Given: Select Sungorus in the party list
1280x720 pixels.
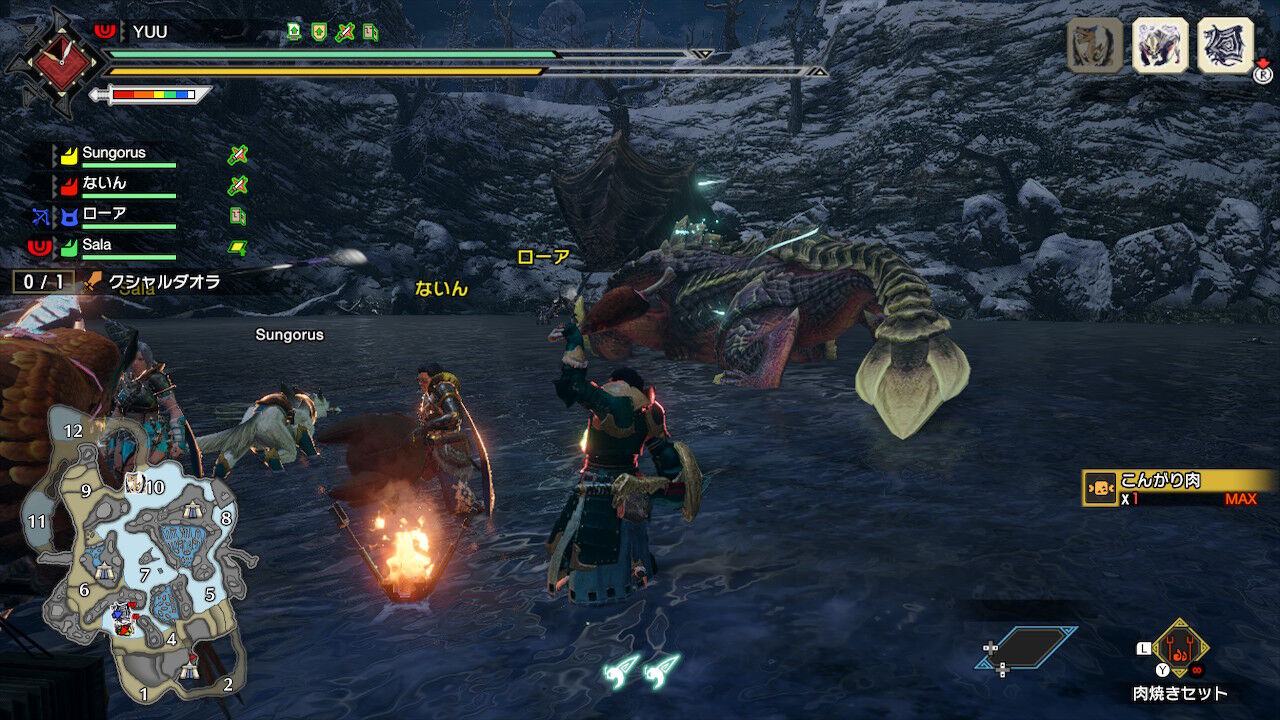Looking at the screenshot, I should tap(113, 154).
